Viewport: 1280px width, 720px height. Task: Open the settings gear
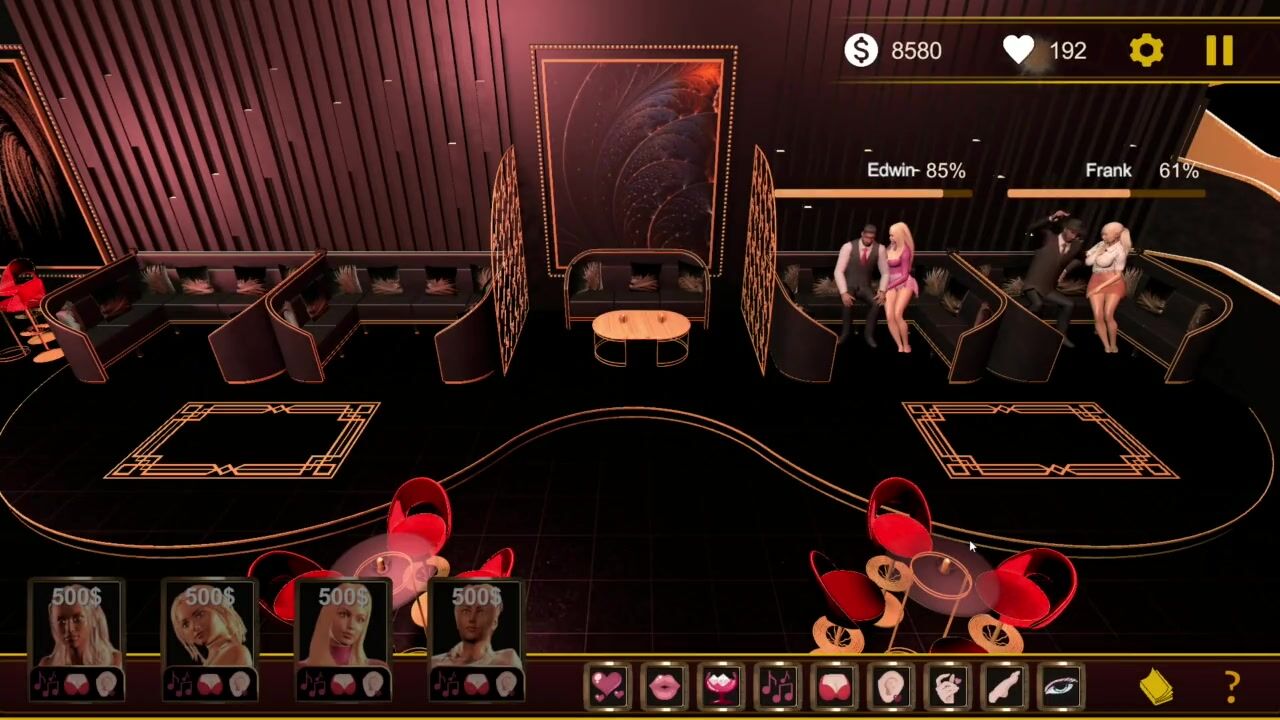1146,51
